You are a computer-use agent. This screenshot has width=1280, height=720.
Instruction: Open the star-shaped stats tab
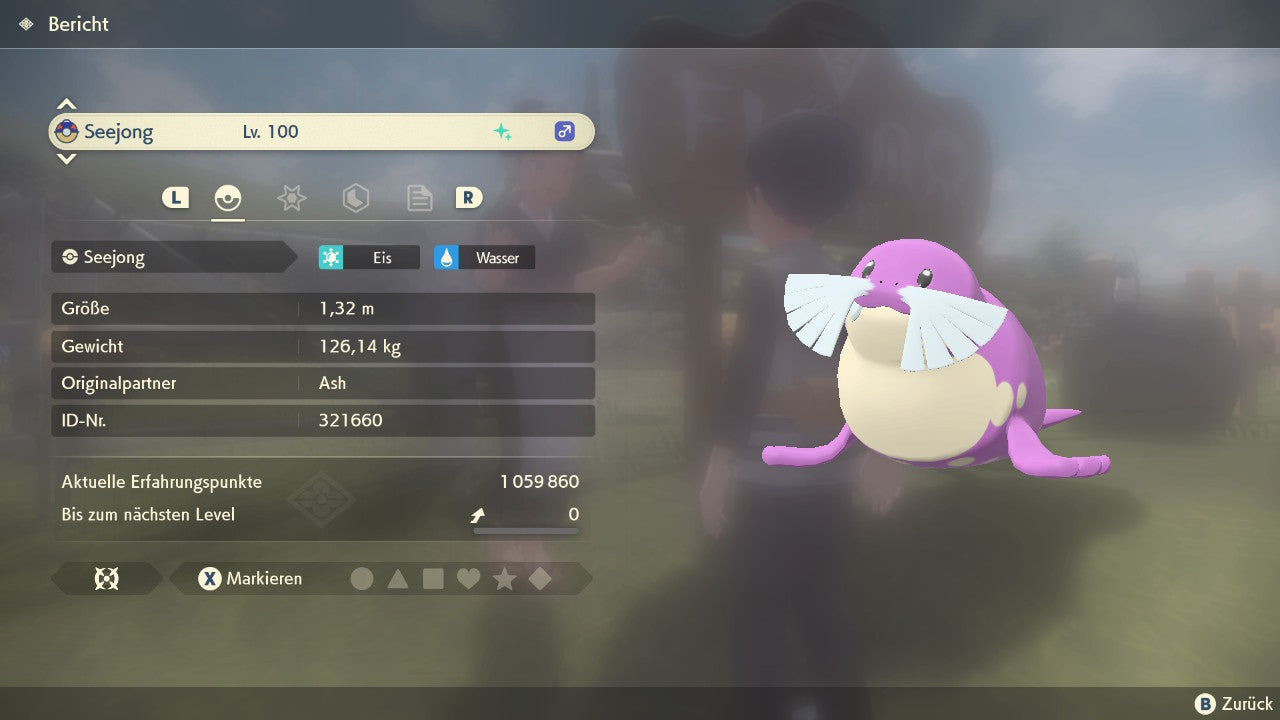[x=291, y=198]
